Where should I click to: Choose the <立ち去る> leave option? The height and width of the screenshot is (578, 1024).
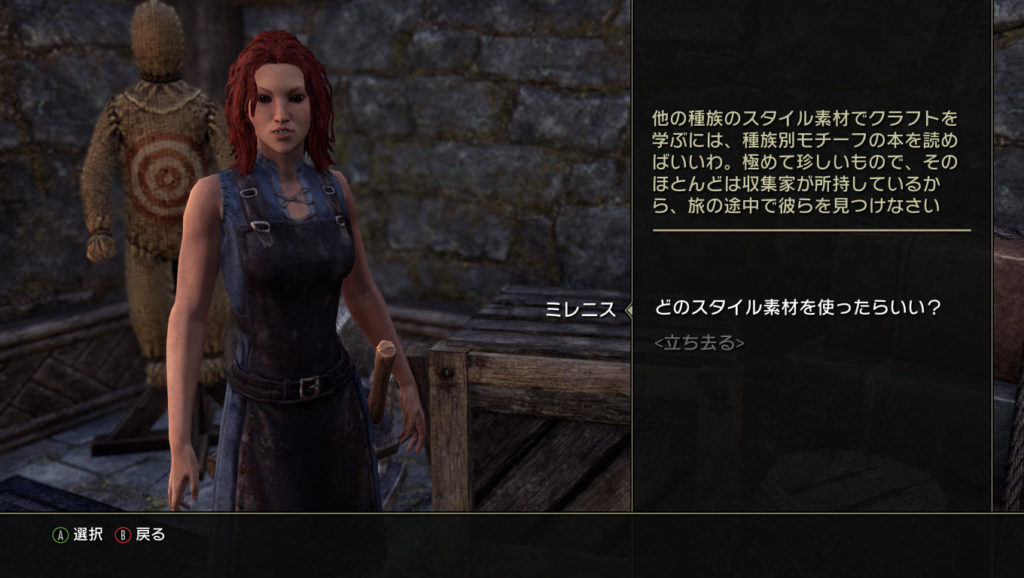[698, 343]
